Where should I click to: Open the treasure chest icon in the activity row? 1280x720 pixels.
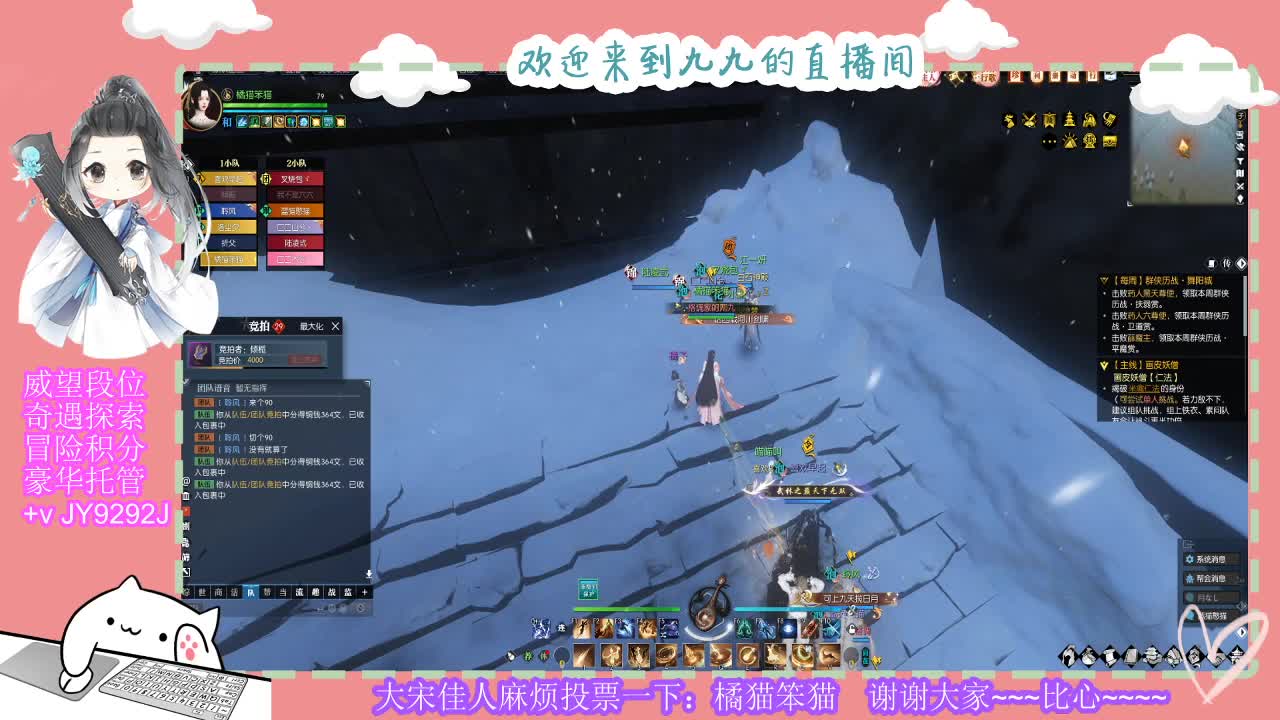(x=1109, y=142)
